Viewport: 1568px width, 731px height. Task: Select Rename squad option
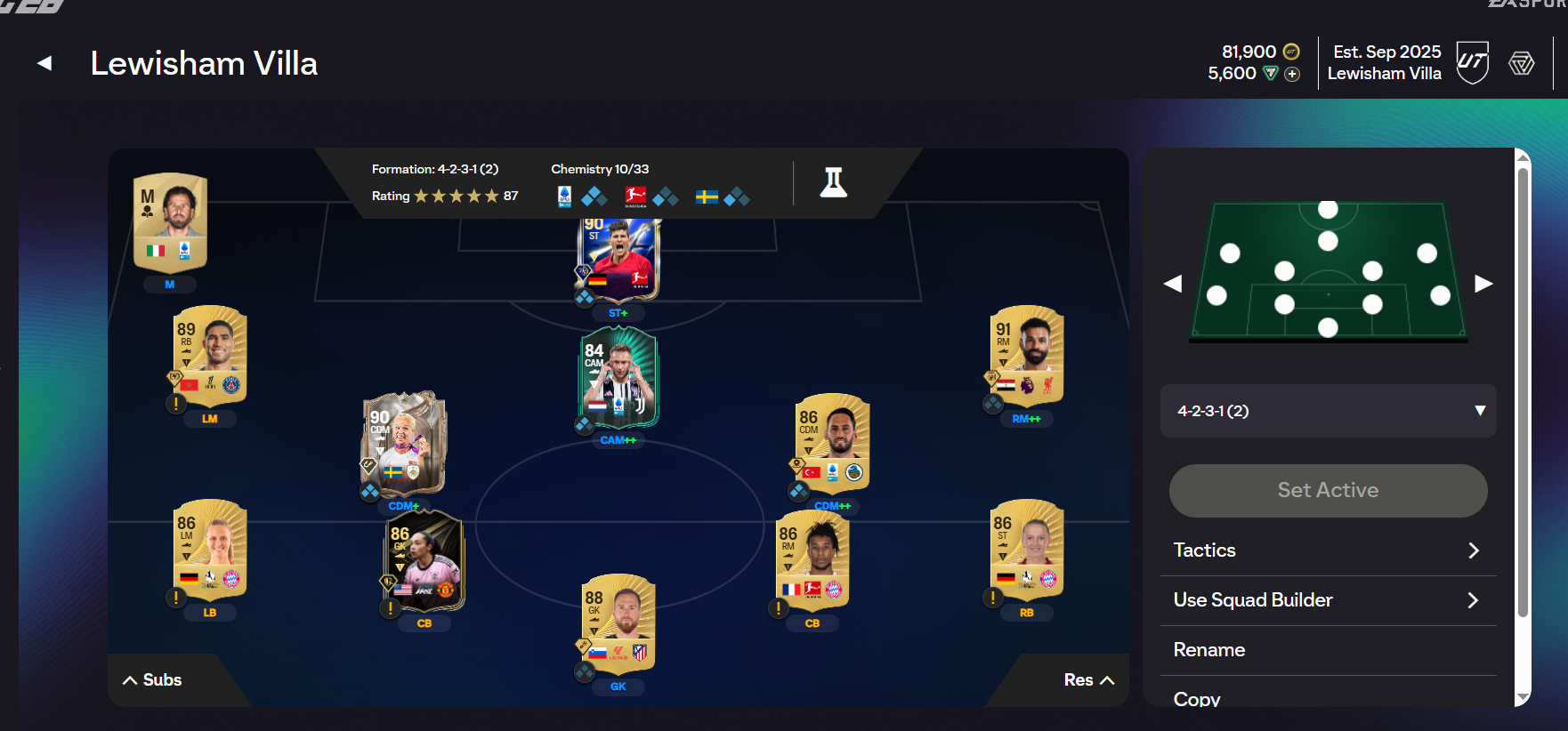pos(1328,650)
